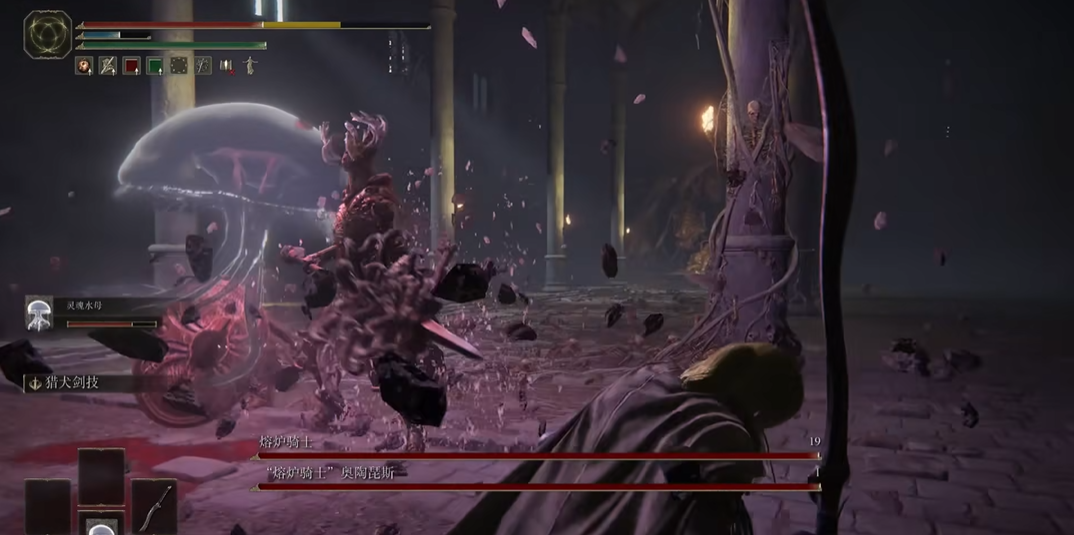The image size is (1074, 535).
Task: Select the quick item slot at the bottom
Action: click(x=101, y=523)
